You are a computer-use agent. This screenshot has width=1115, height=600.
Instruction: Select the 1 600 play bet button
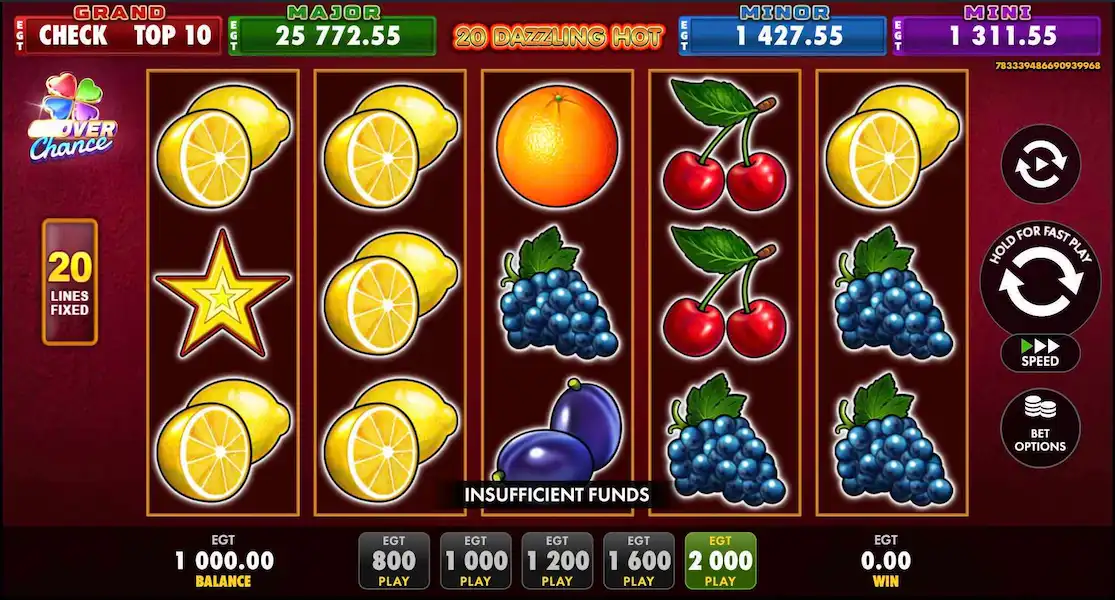pos(638,560)
